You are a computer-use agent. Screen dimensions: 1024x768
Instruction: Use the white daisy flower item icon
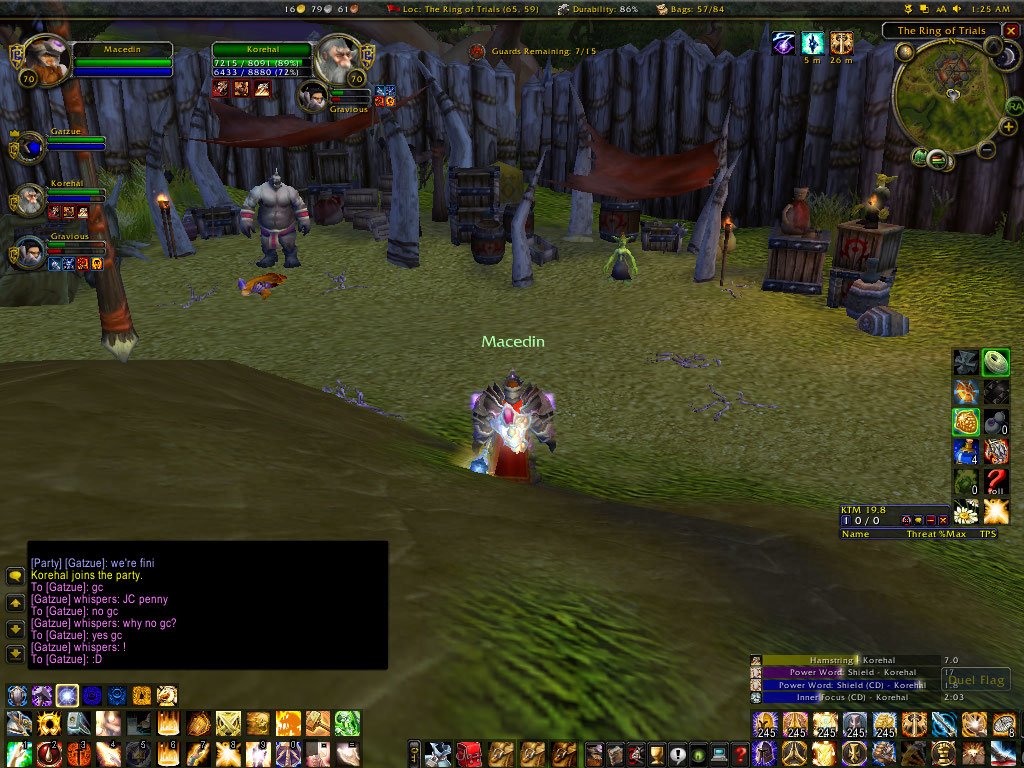966,512
